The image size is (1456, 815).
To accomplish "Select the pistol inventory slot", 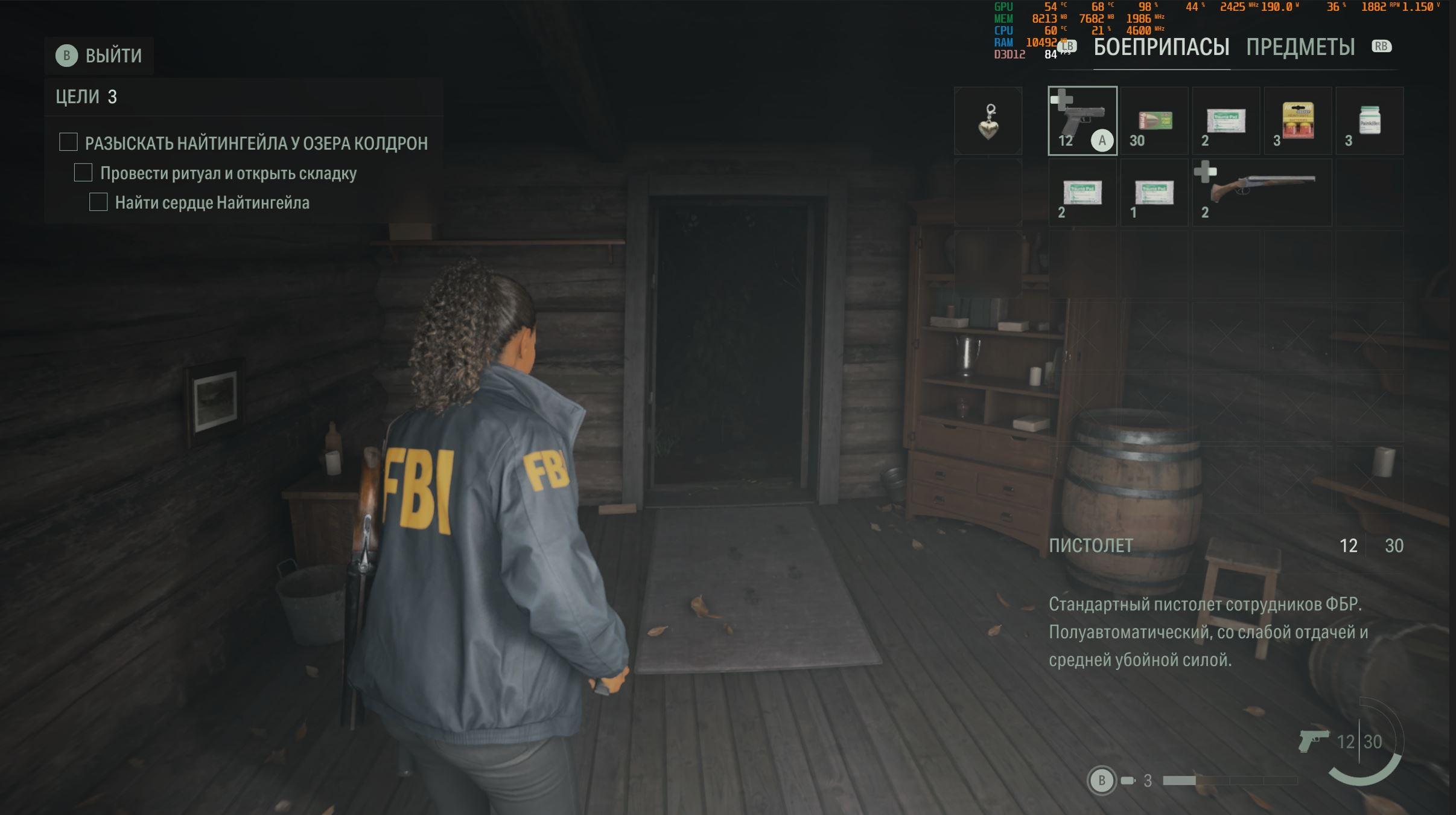I will 1082,121.
